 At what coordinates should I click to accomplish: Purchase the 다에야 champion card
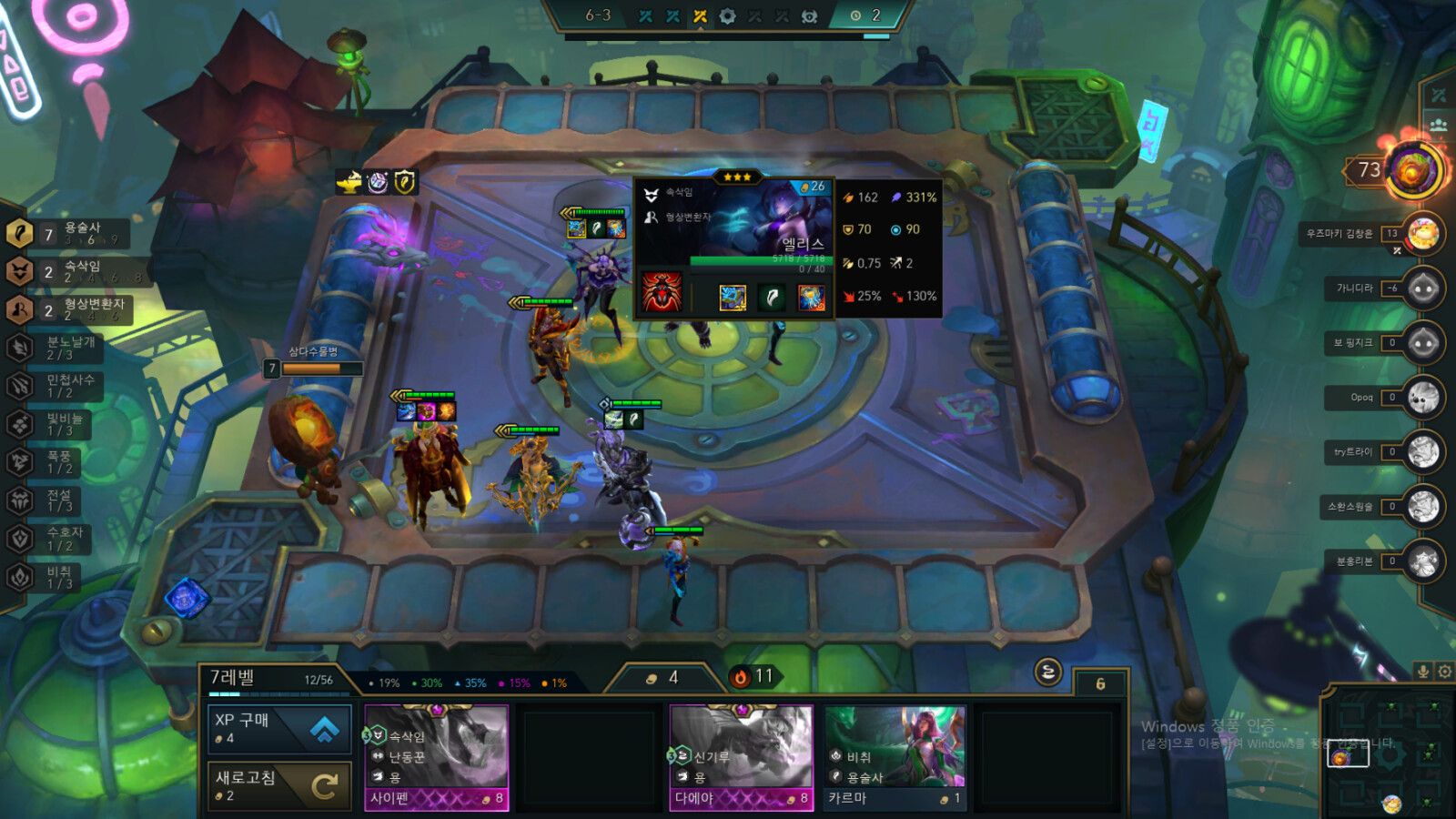pos(742,757)
